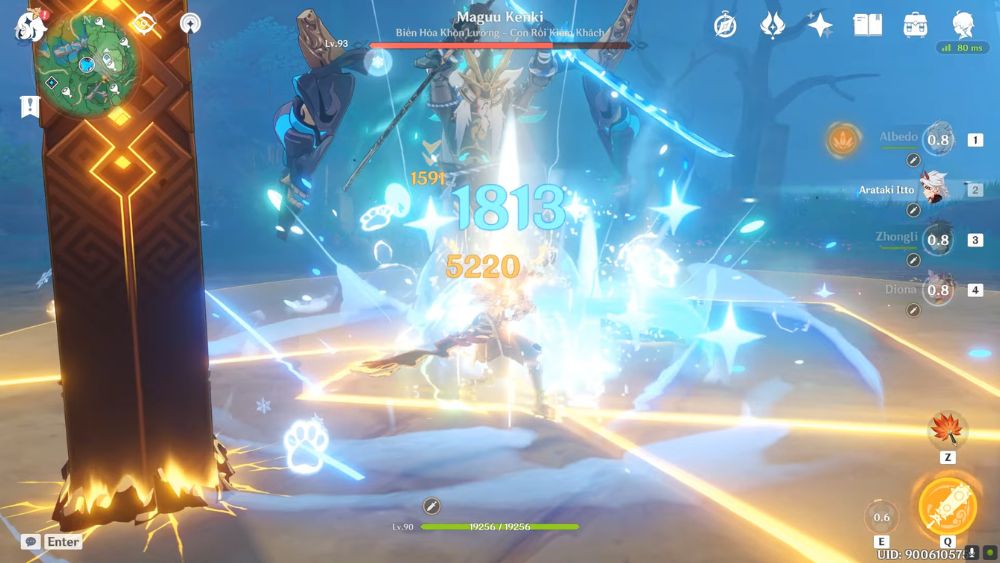Switch to party member Zhongli
This screenshot has width=1000, height=563.
pos(937,240)
